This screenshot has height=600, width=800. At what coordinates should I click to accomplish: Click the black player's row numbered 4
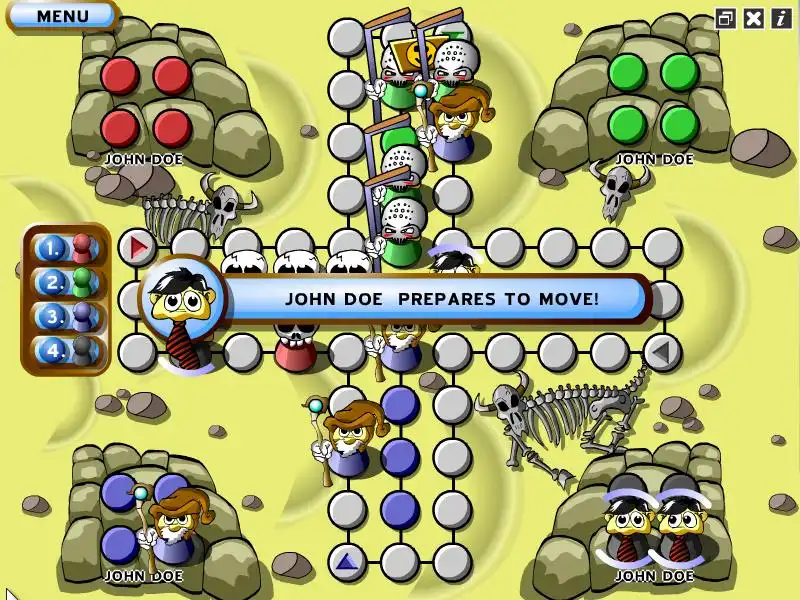pyautogui.click(x=66, y=351)
